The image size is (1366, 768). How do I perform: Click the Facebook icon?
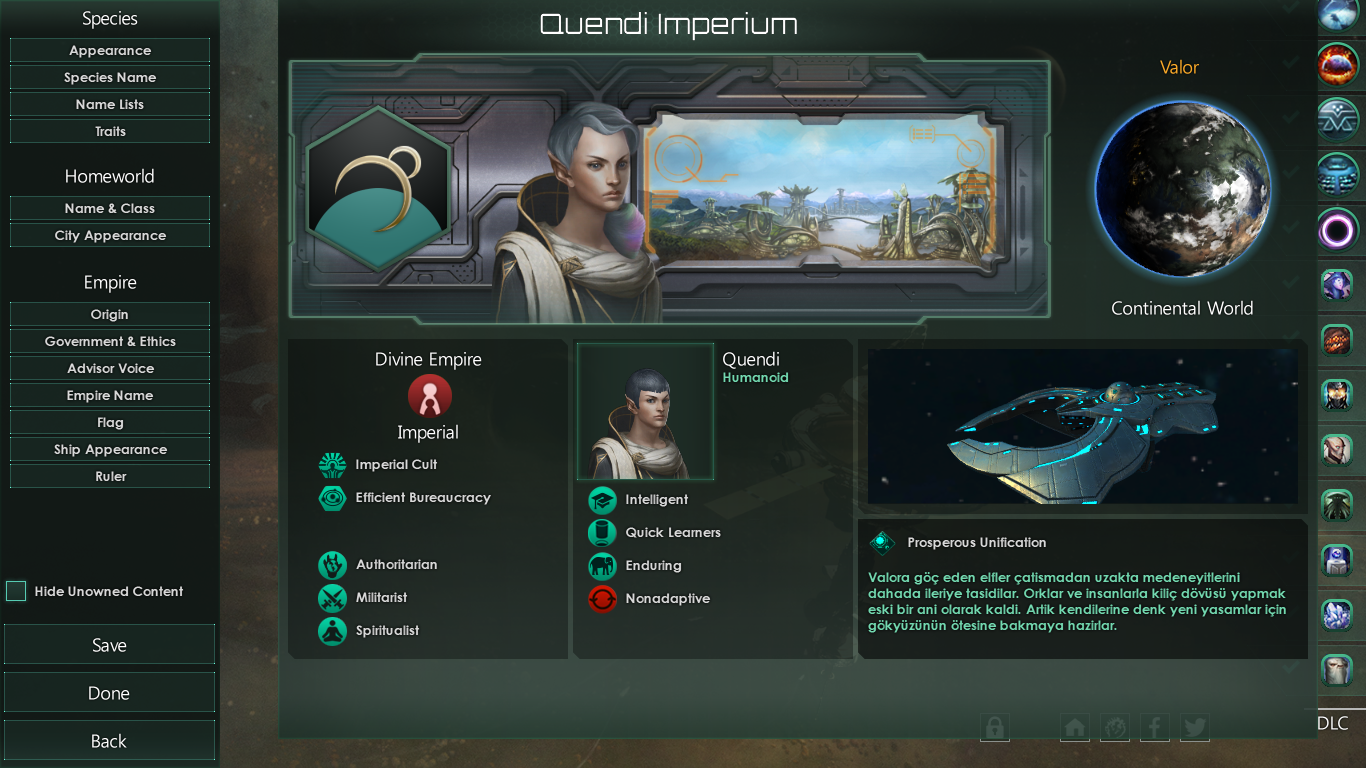[x=1154, y=727]
